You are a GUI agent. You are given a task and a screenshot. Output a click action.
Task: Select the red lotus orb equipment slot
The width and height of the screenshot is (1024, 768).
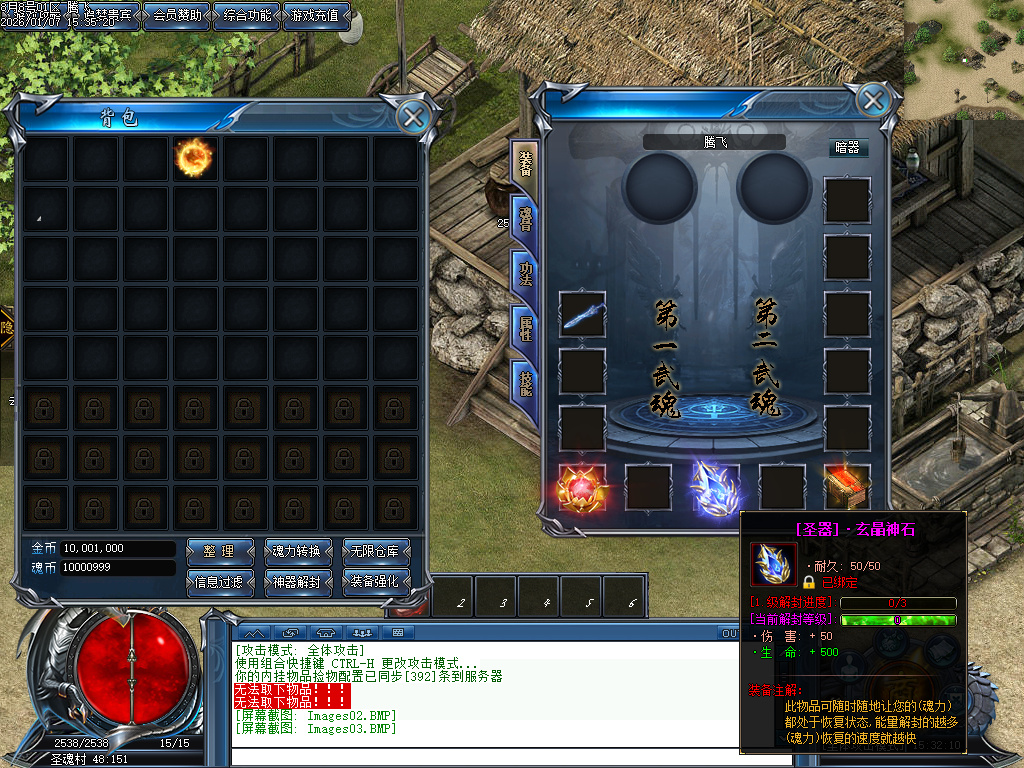(580, 488)
